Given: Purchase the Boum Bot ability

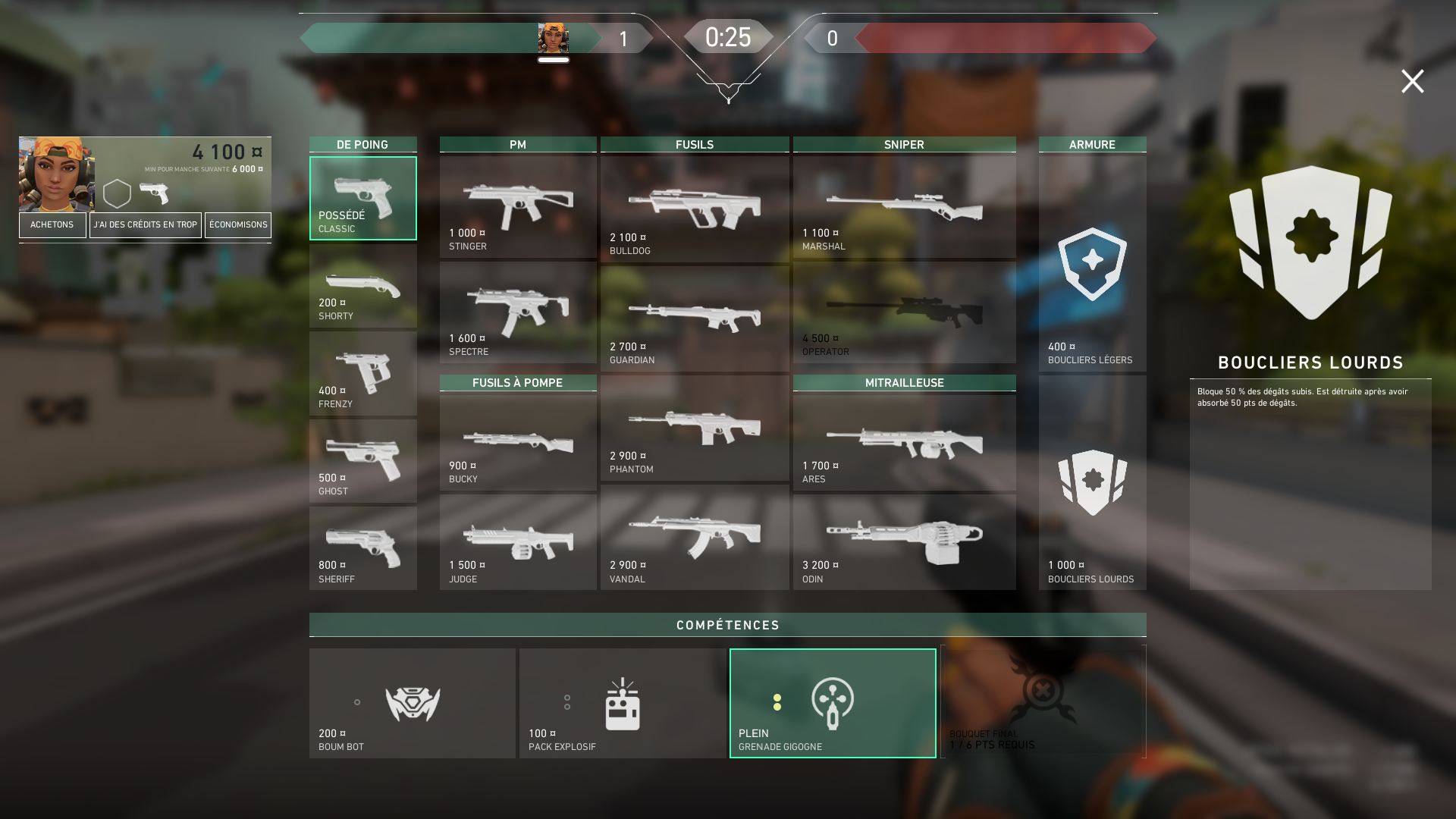Looking at the screenshot, I should point(413,704).
